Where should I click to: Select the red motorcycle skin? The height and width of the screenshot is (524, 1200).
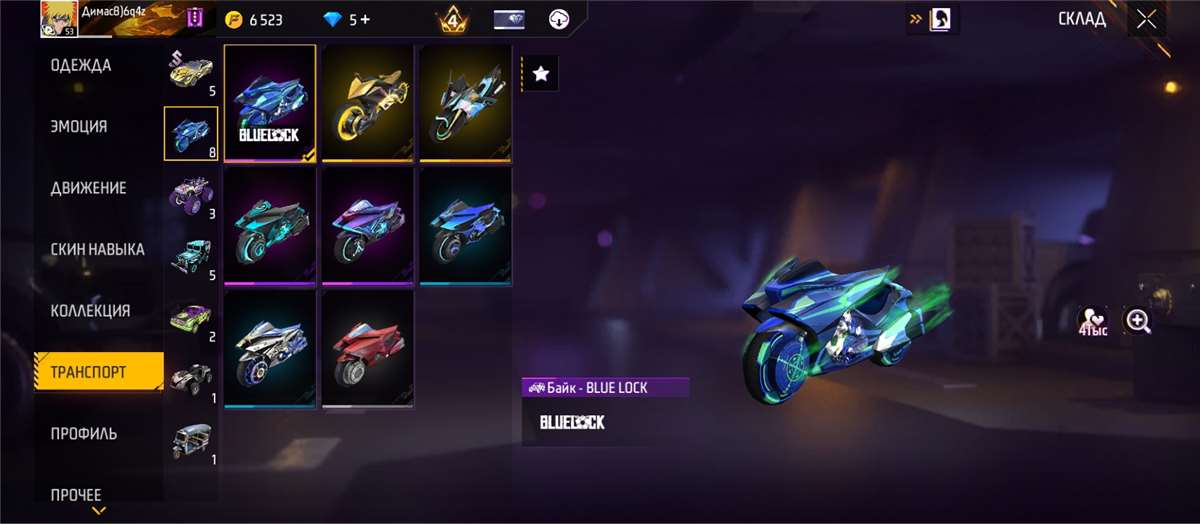pos(368,348)
